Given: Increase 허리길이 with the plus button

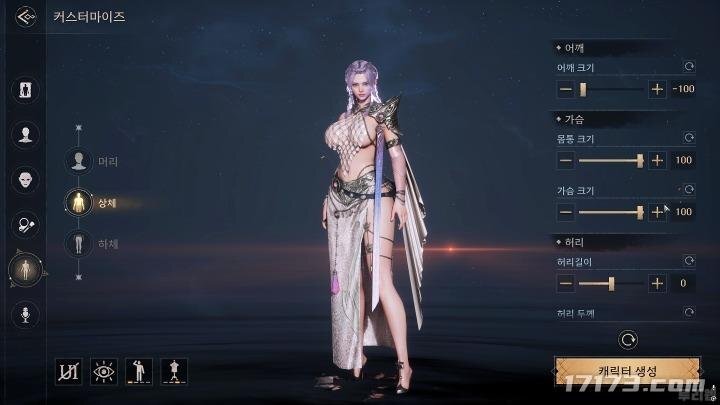Looking at the screenshot, I should 657,283.
